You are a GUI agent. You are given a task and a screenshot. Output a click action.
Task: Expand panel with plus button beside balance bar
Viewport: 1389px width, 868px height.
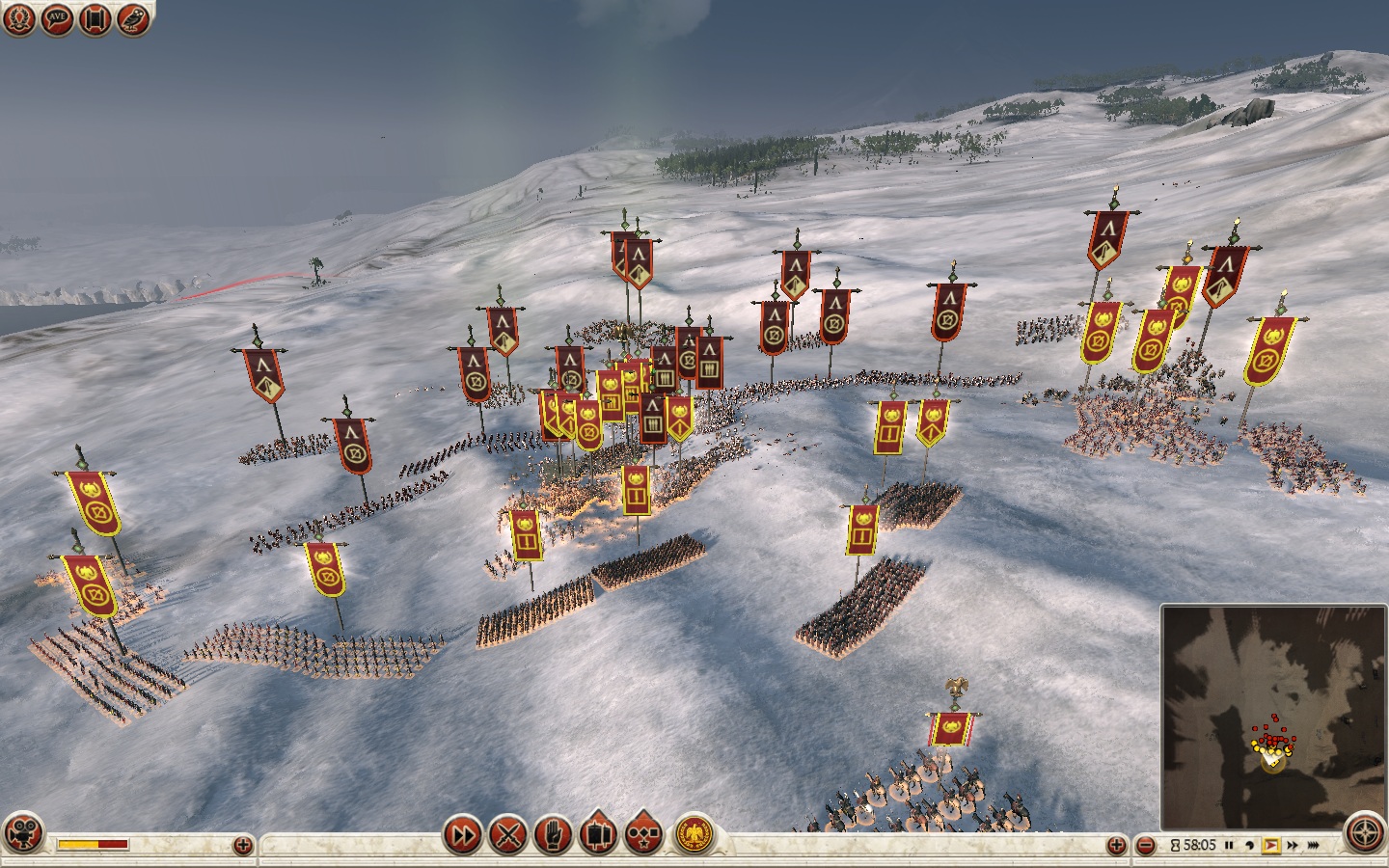[243, 846]
